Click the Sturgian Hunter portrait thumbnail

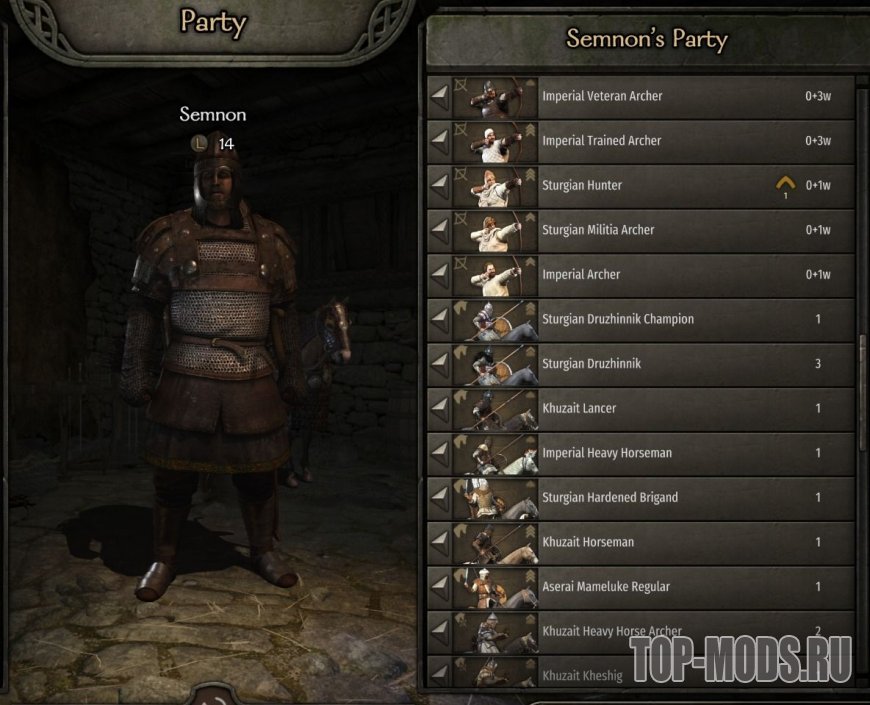coord(495,186)
